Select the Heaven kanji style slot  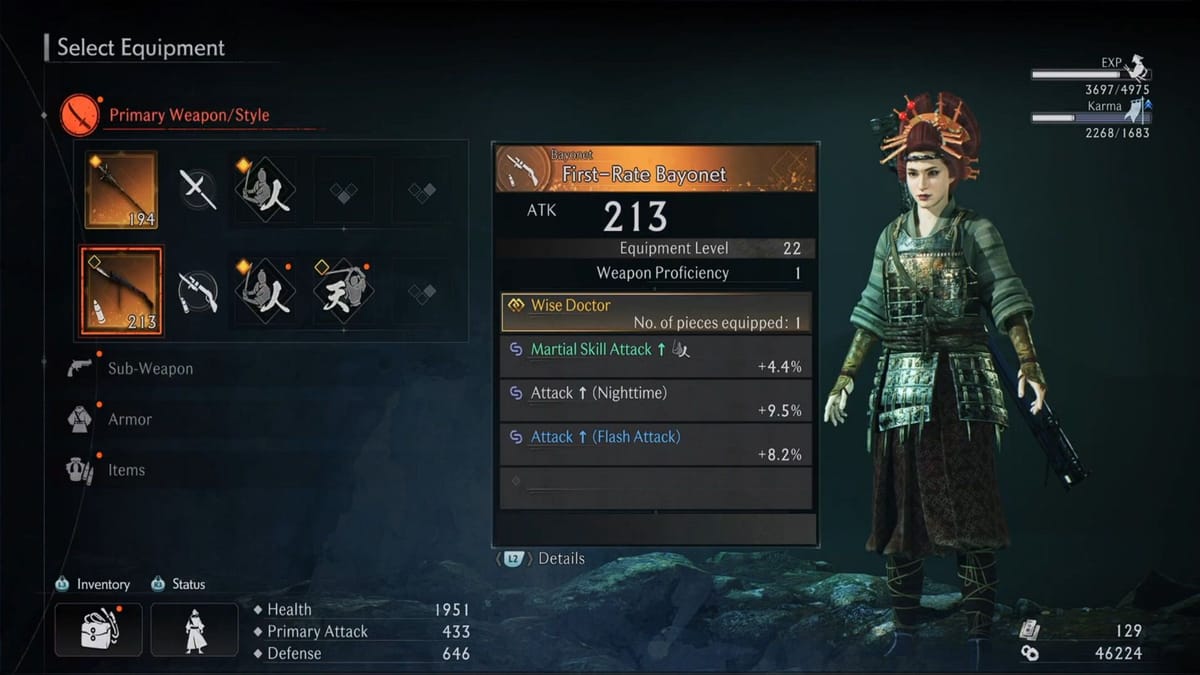(342, 291)
